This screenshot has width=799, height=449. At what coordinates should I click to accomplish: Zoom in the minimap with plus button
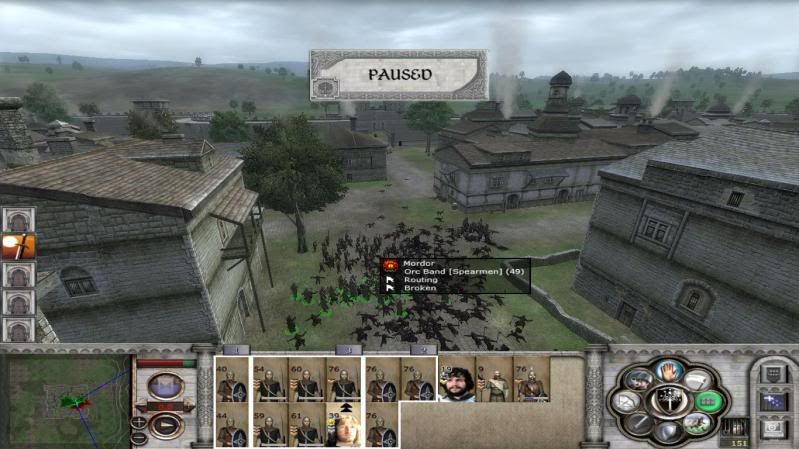[139, 423]
